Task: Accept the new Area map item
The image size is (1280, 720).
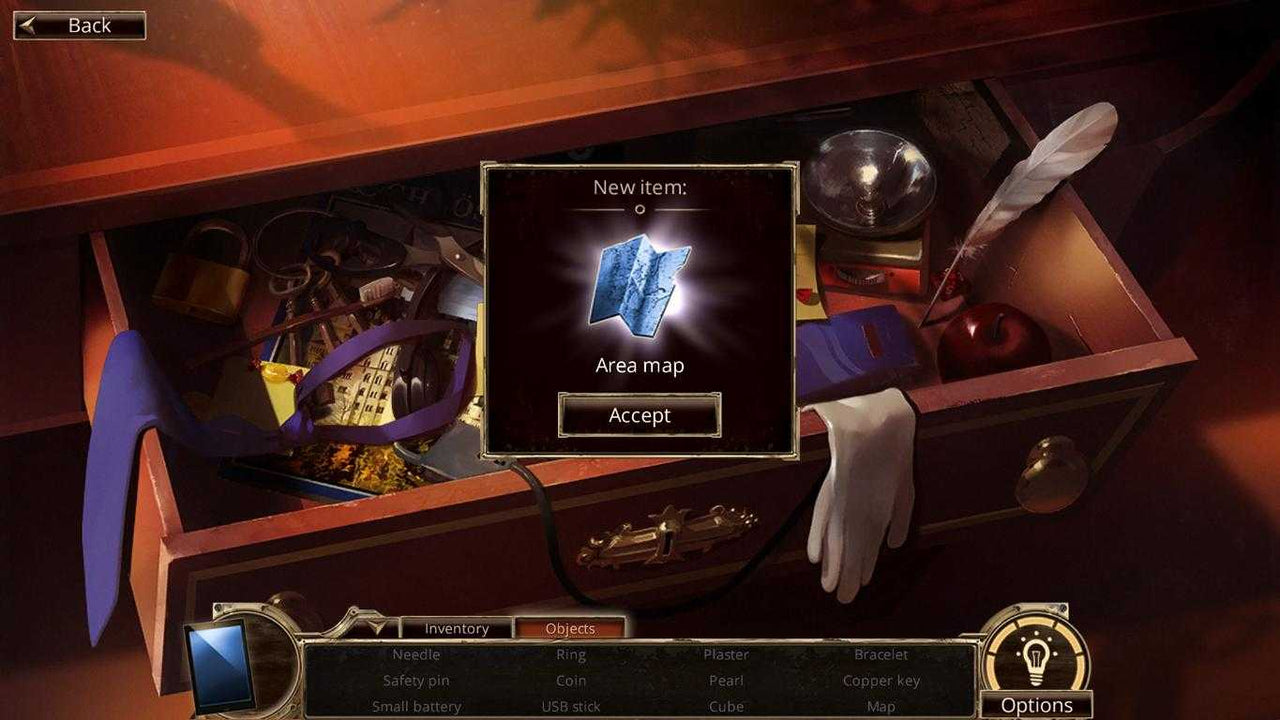Action: tap(640, 415)
